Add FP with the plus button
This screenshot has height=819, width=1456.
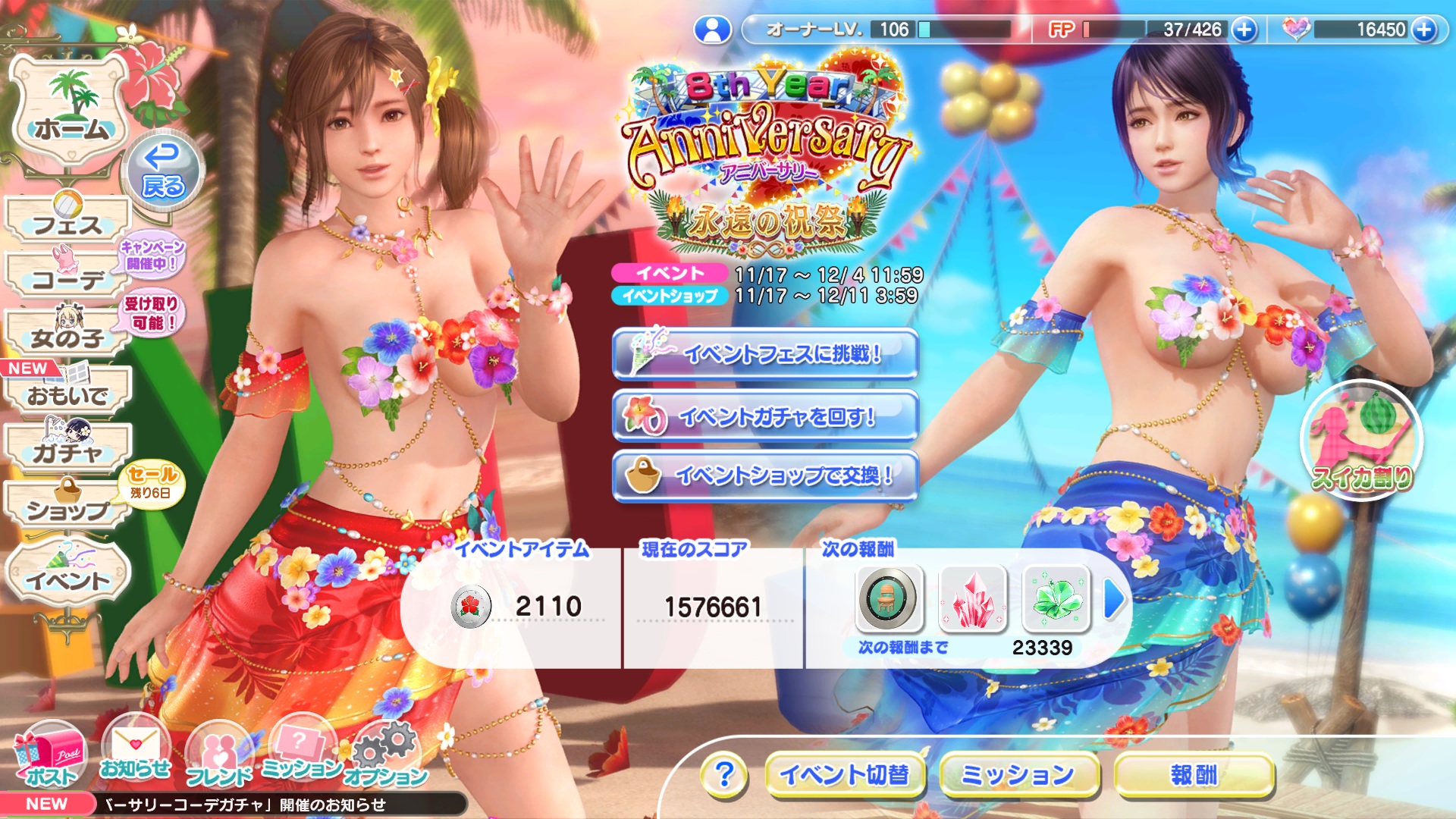coord(1244,30)
